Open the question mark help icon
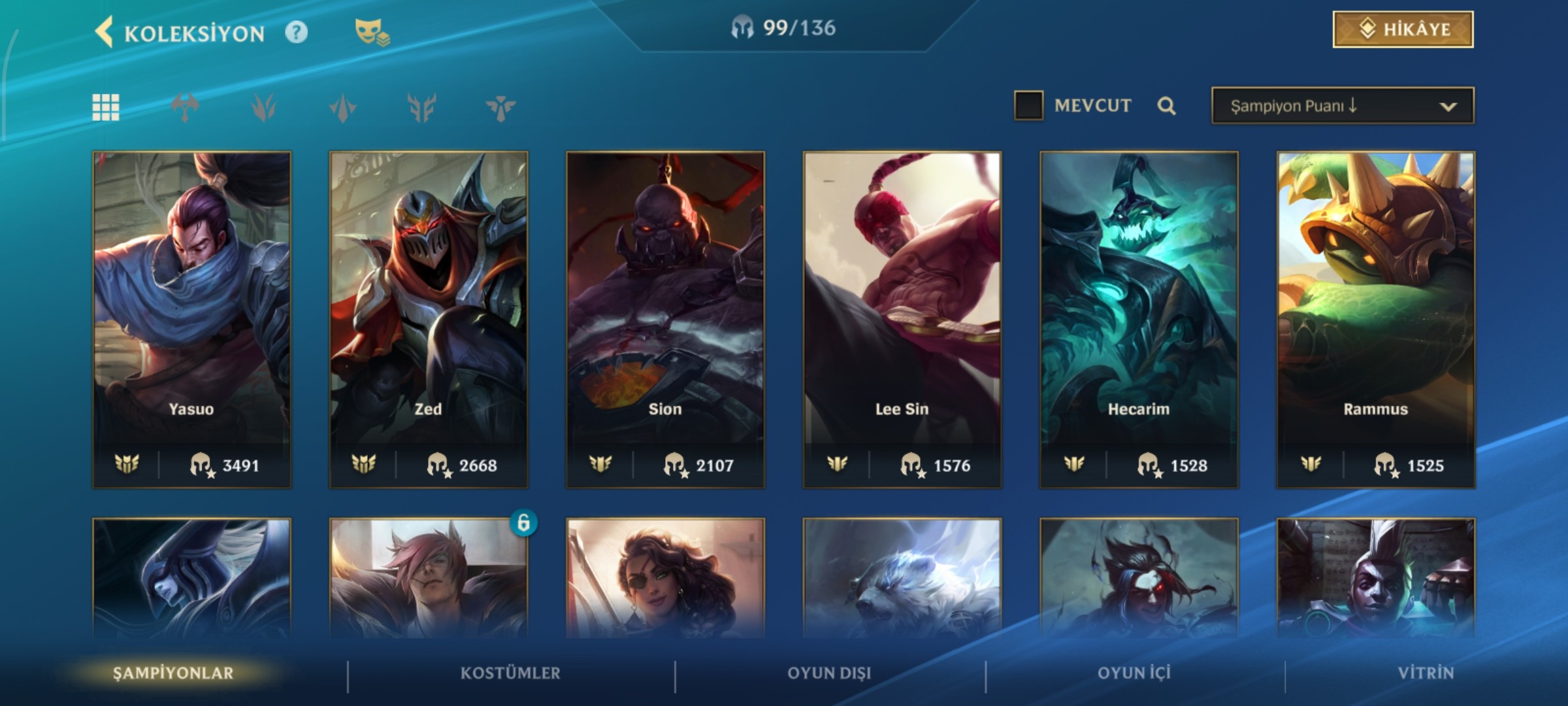The image size is (1568, 706). click(296, 32)
